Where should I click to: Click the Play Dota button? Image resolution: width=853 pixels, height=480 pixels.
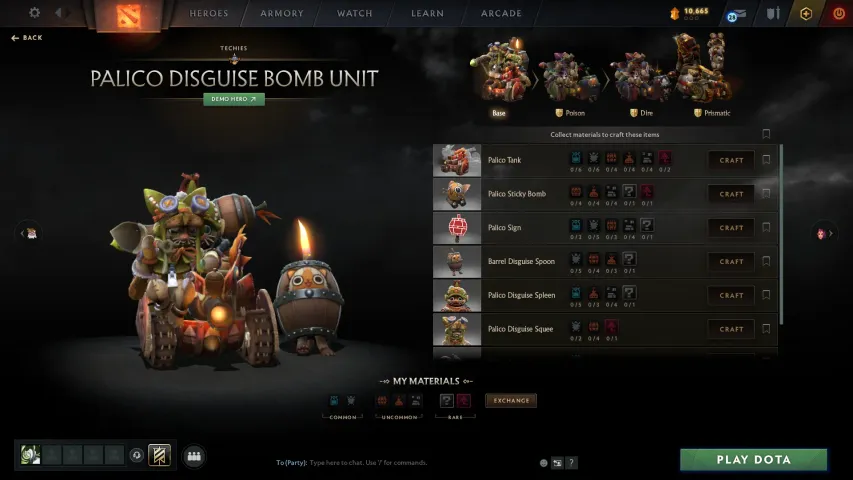[753, 460]
